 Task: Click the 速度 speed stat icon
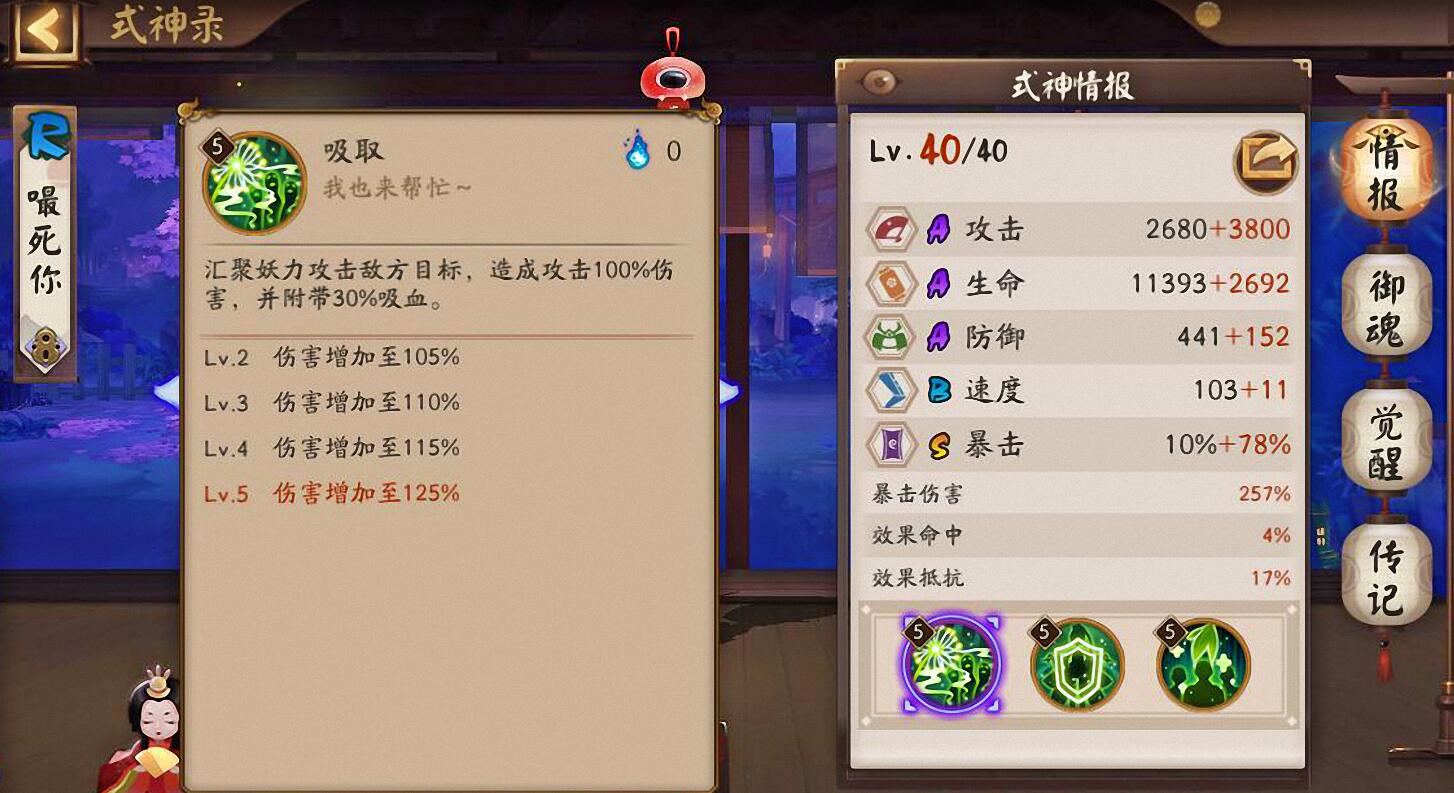click(x=891, y=390)
